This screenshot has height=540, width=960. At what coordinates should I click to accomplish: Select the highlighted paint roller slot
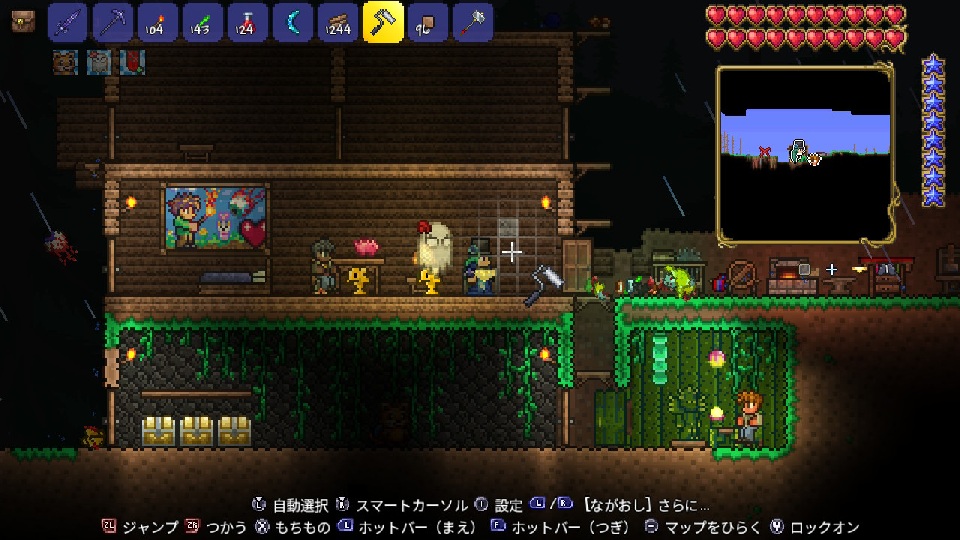tap(383, 22)
